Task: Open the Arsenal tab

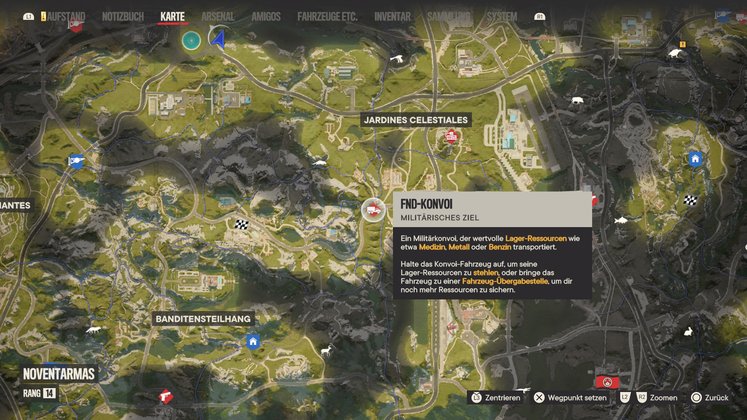Action: pos(217,17)
